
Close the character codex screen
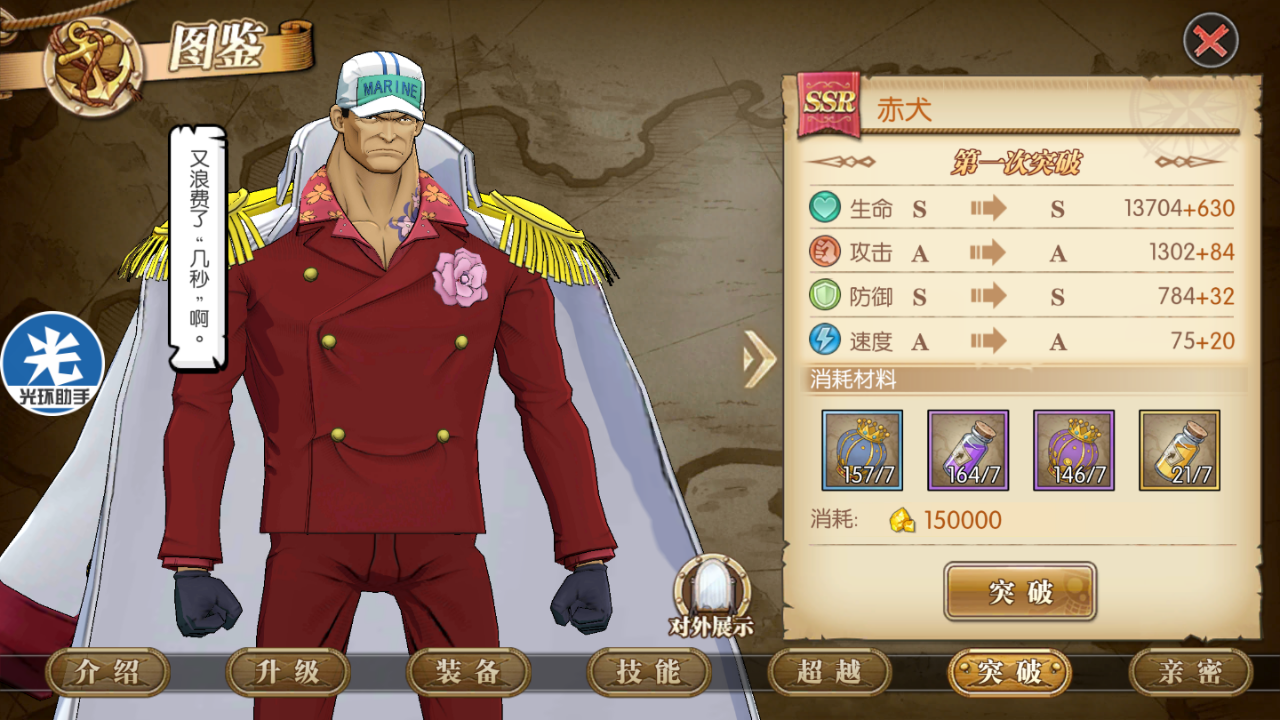pos(1211,41)
